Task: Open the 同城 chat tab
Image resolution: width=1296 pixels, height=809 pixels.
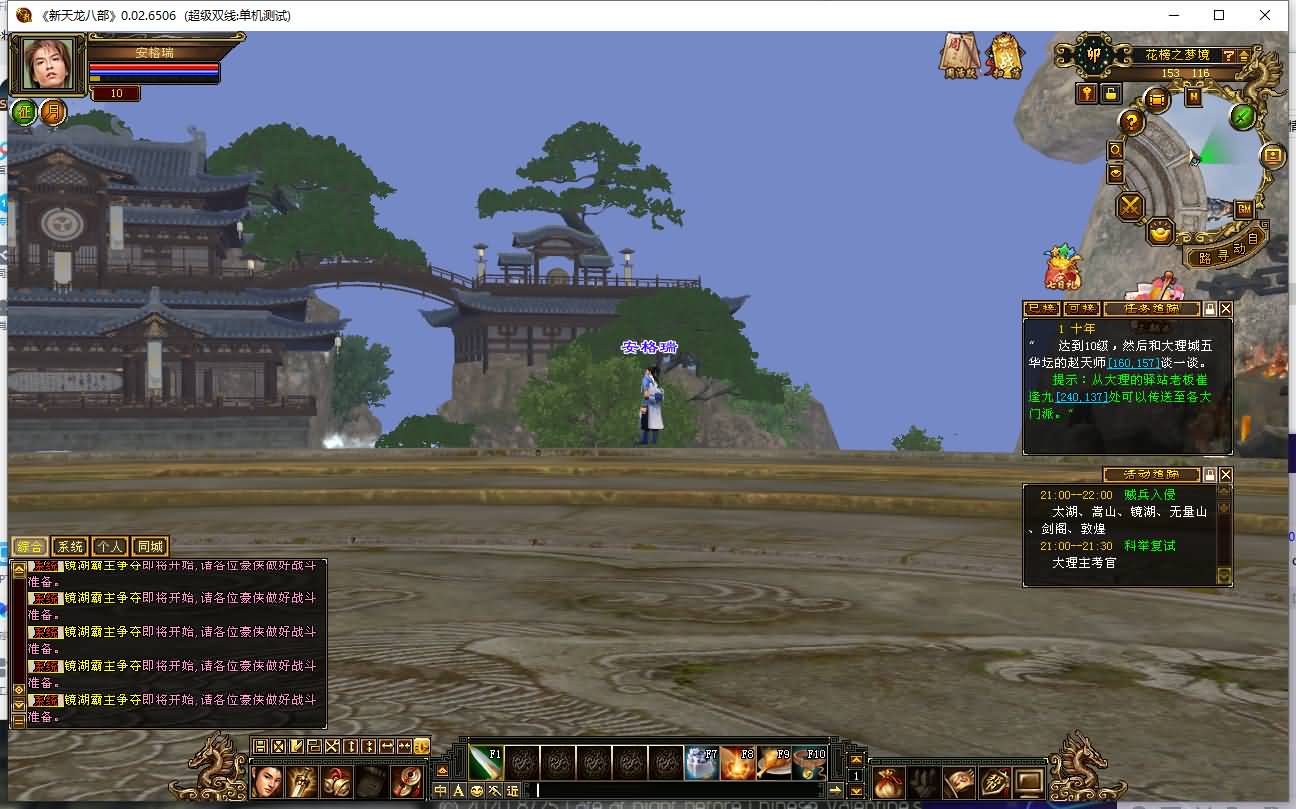Action: coord(150,547)
